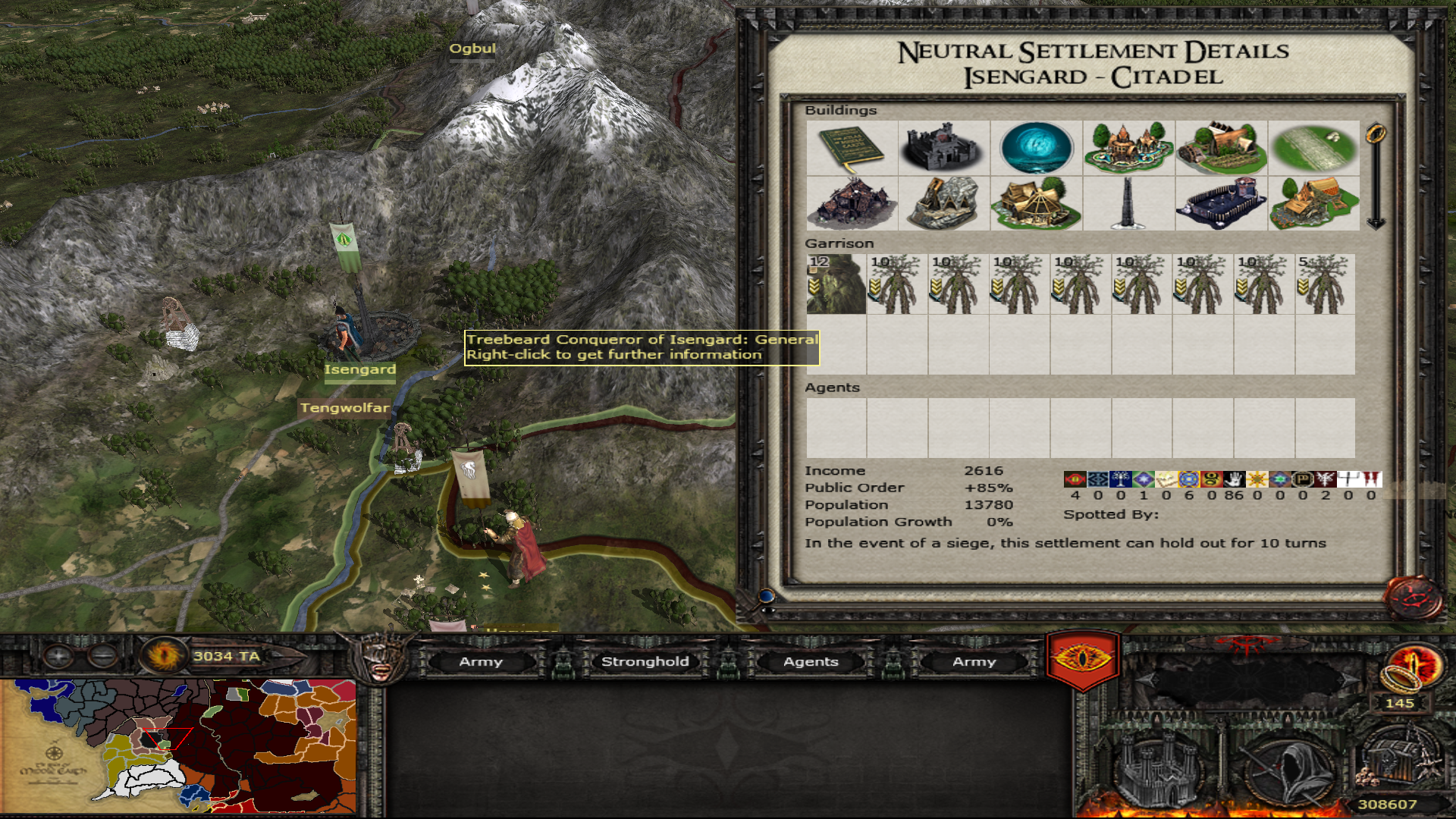Open the faction overview via Eye shield
Viewport: 1456px width, 819px height.
[1082, 658]
